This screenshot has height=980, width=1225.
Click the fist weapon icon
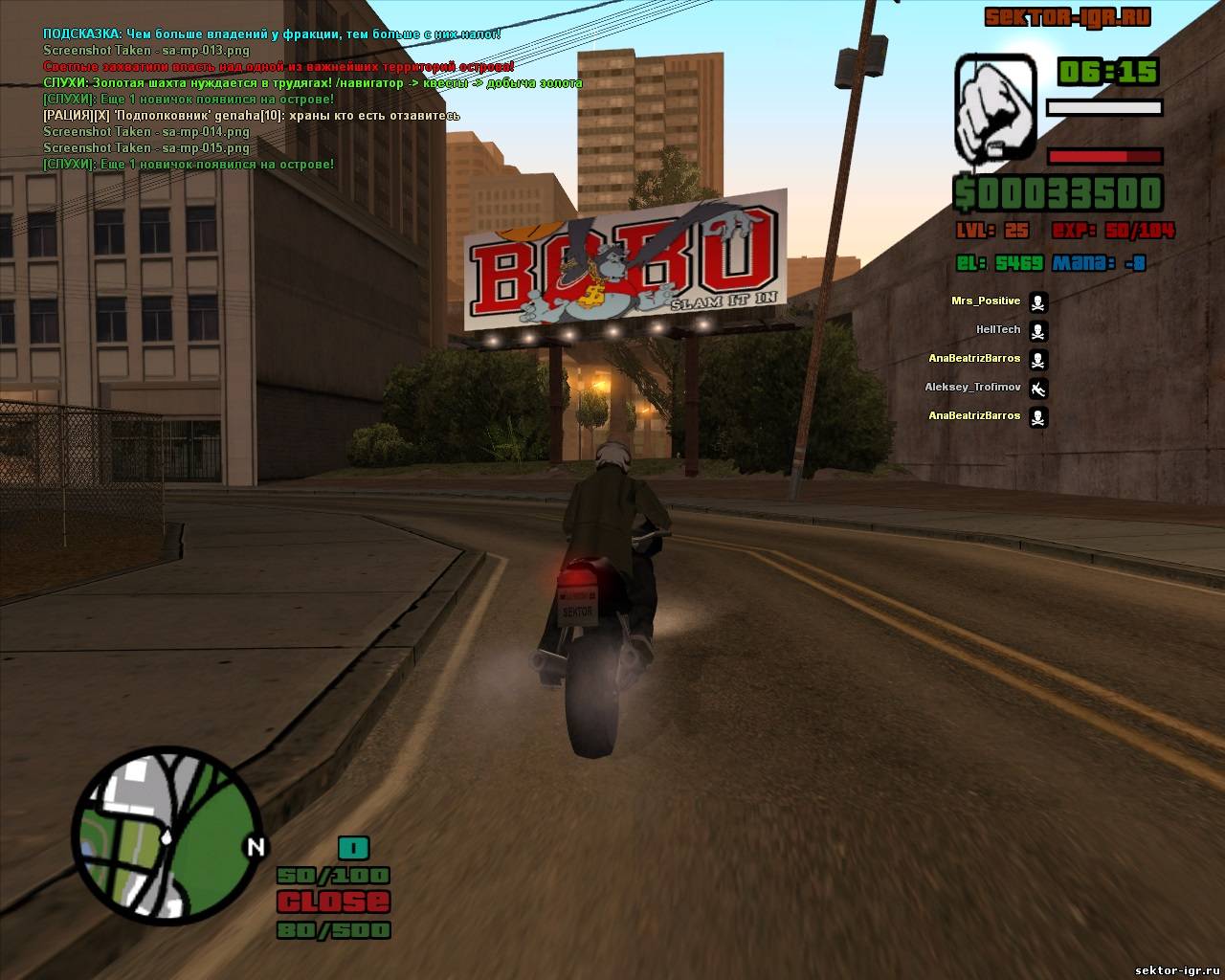pos(994,107)
